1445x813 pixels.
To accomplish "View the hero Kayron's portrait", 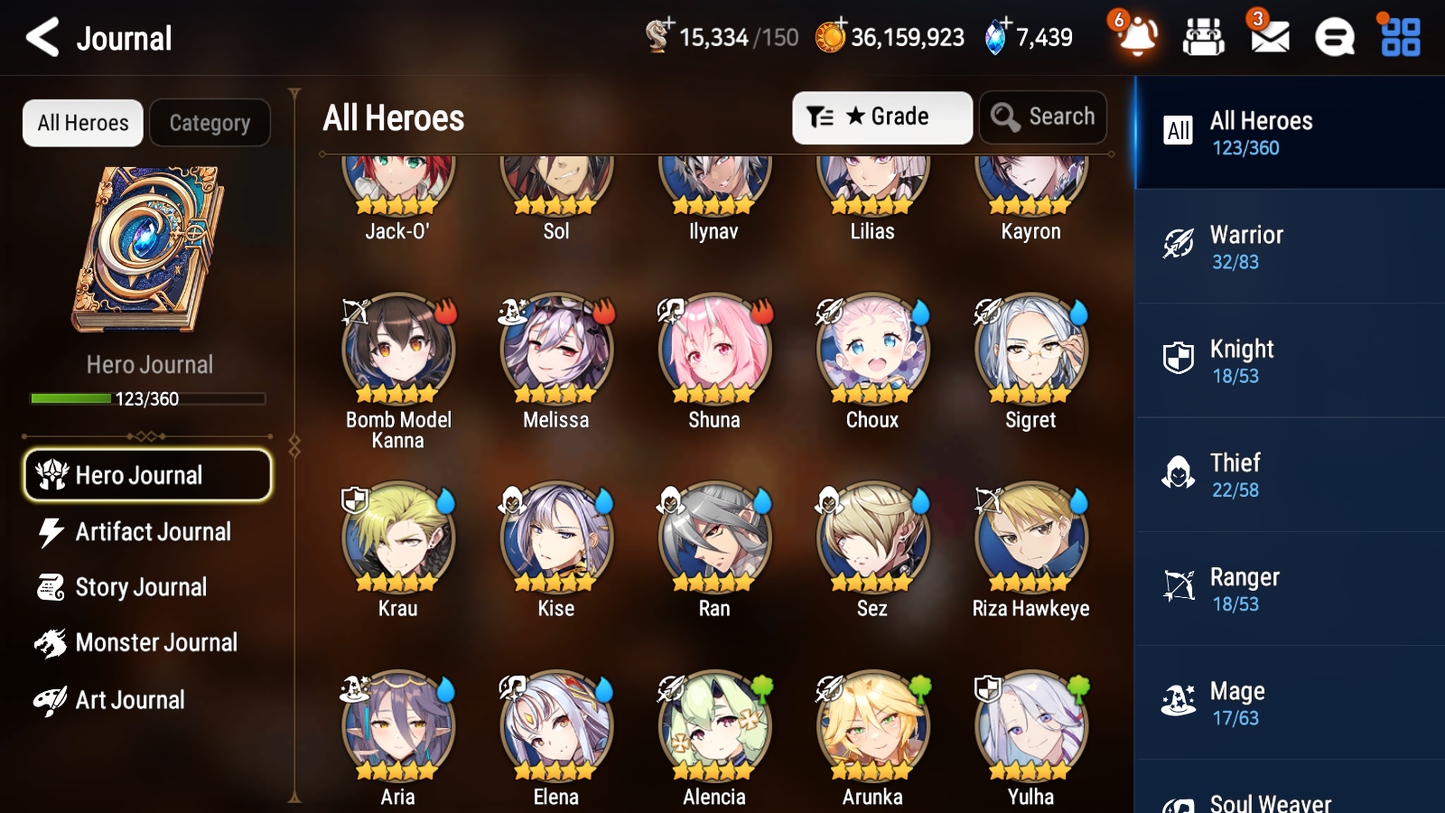I will click(1030, 180).
